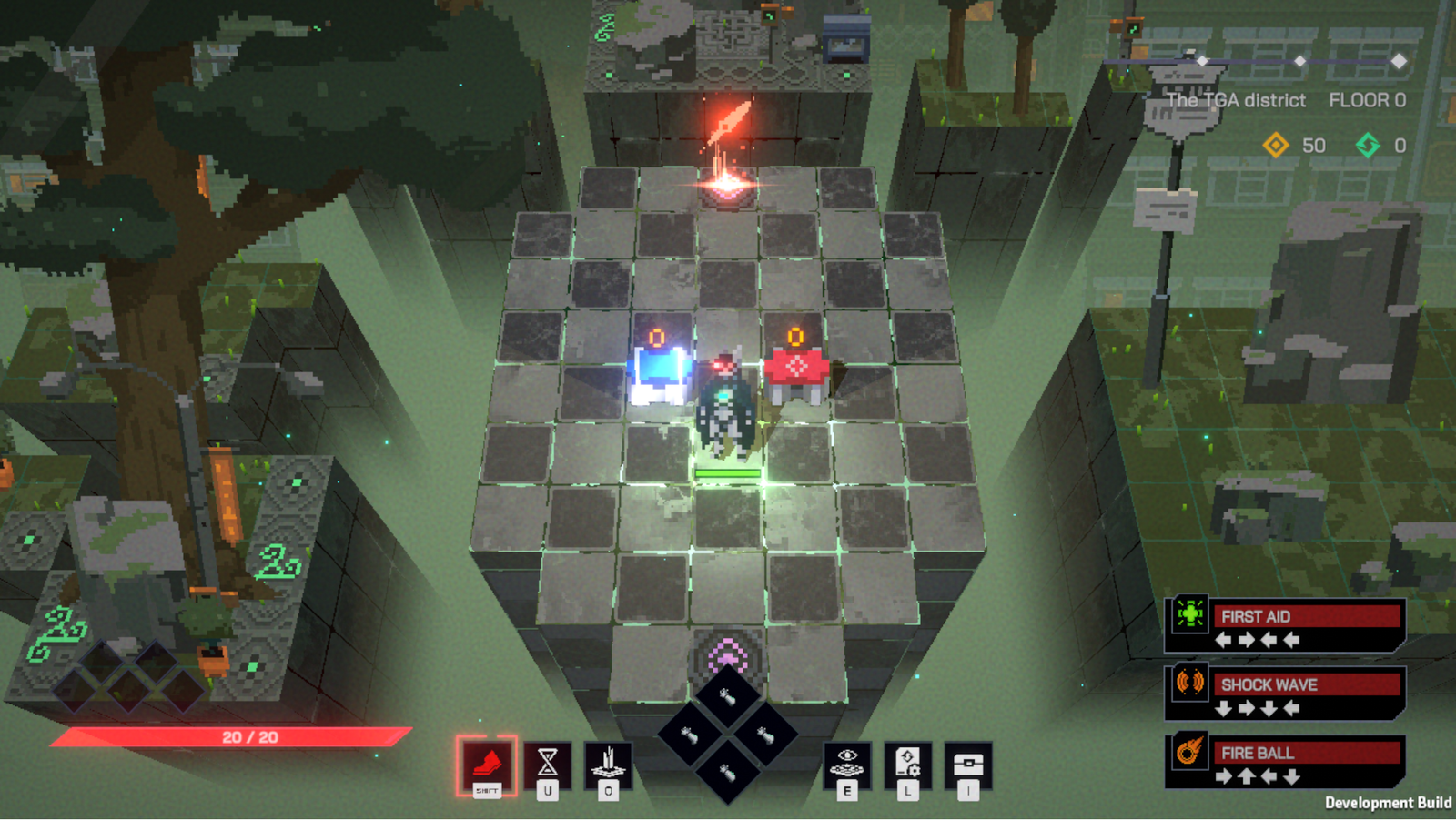The image size is (1456, 821).
Task: Click the pillar on tile icon
Action: coord(608,763)
